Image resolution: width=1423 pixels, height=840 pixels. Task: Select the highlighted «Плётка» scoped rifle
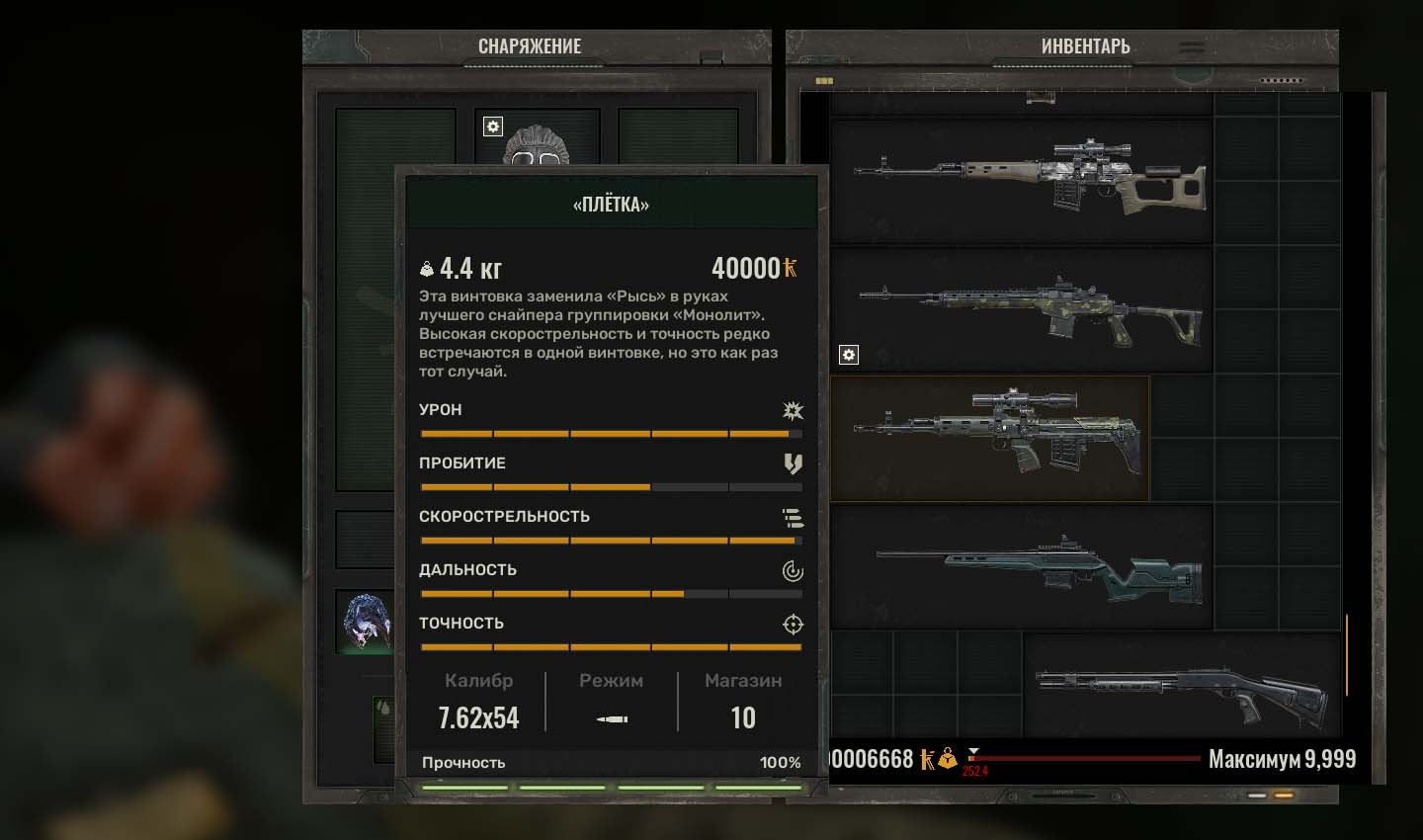tap(990, 438)
